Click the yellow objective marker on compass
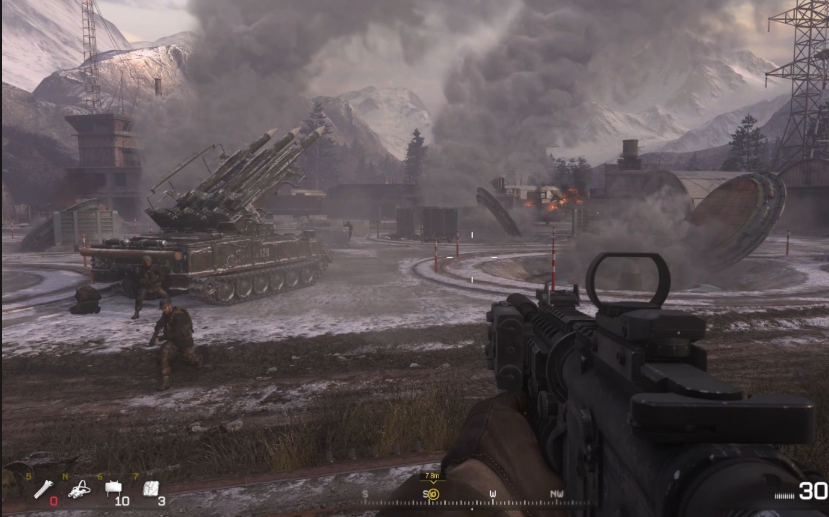Image resolution: width=829 pixels, height=517 pixels. click(432, 494)
